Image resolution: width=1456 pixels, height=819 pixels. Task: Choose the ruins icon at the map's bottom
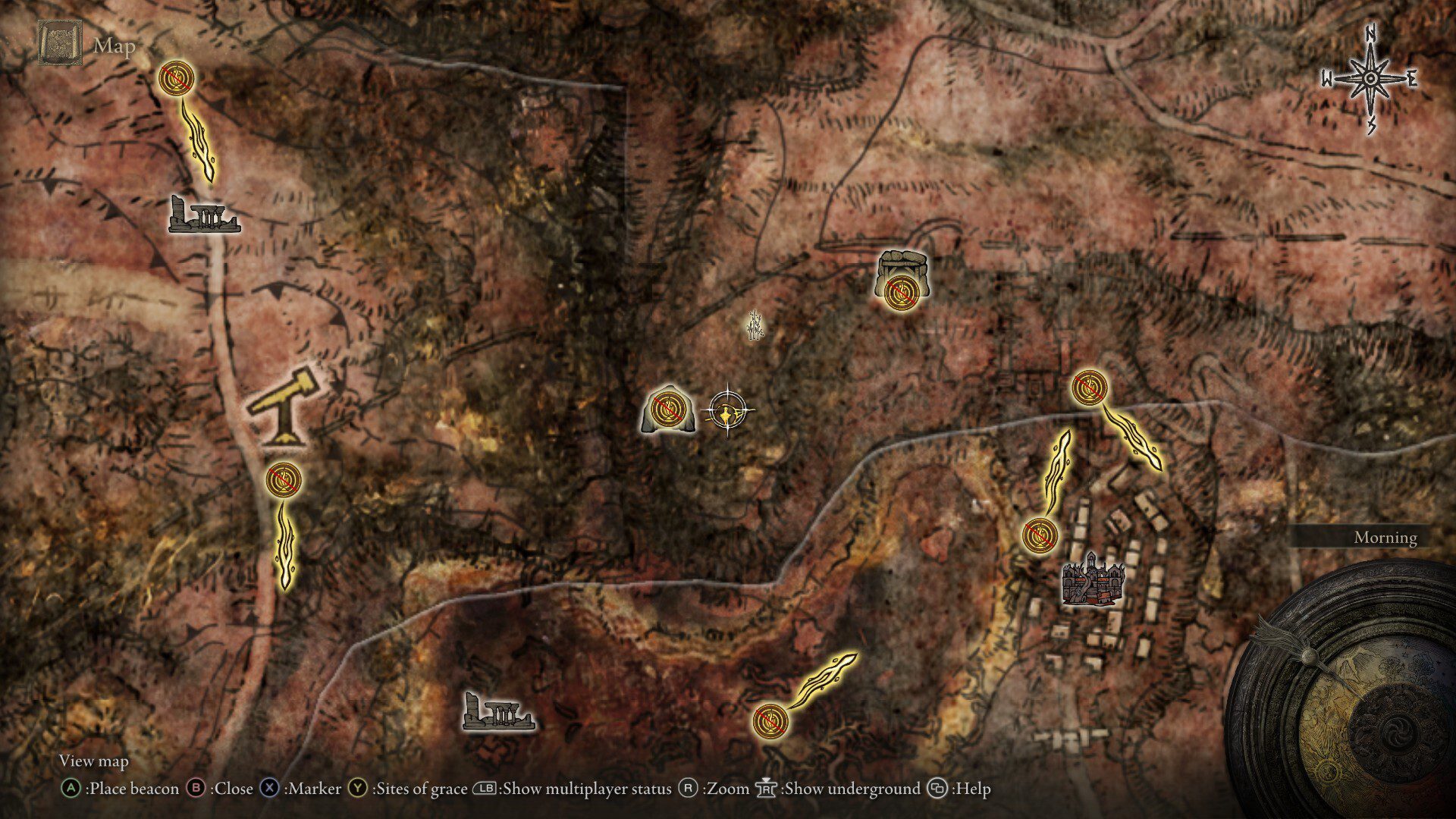[x=498, y=712]
